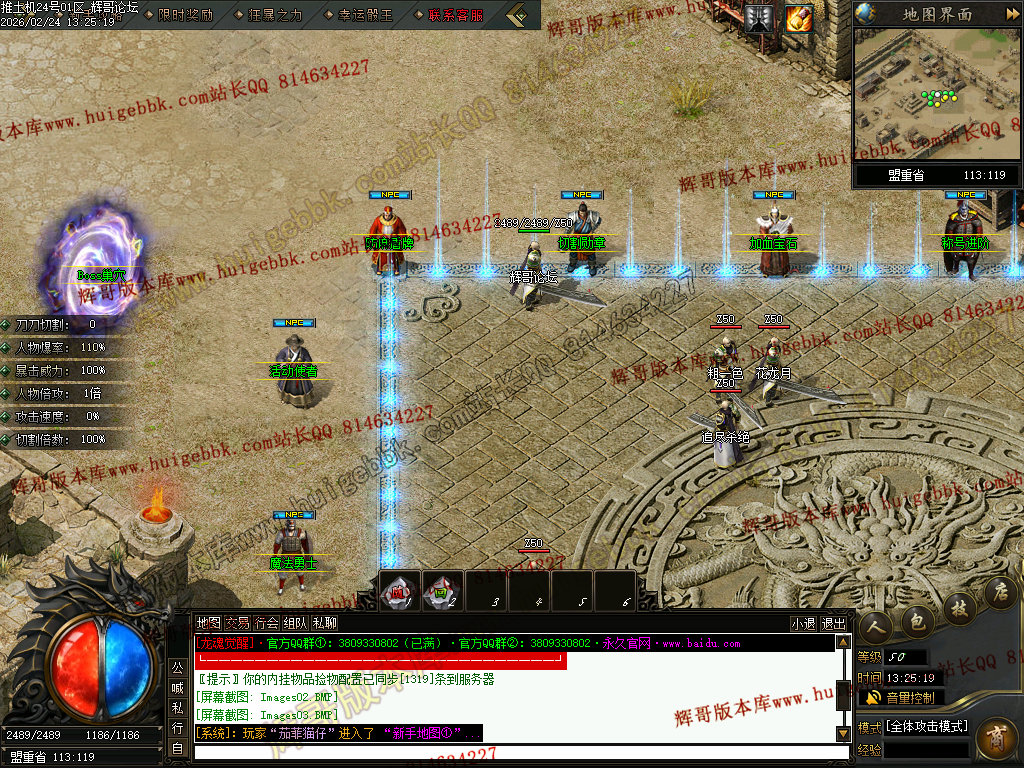Collapse the top menu bar arrow

(519, 15)
